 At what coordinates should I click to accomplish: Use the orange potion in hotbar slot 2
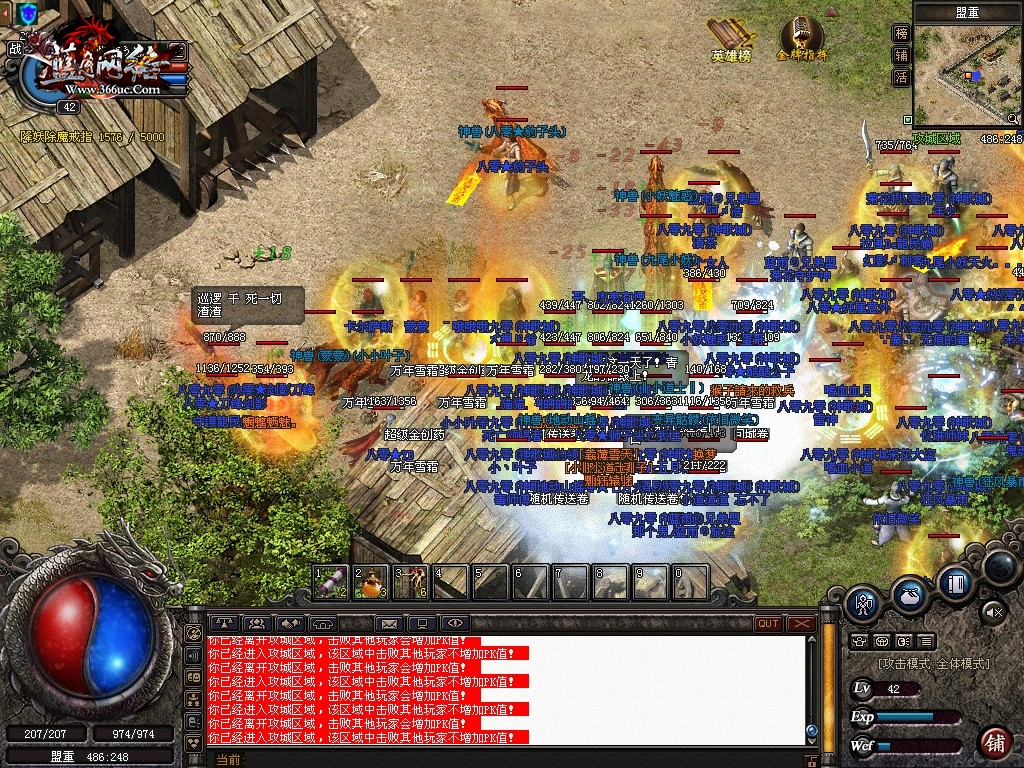click(371, 581)
